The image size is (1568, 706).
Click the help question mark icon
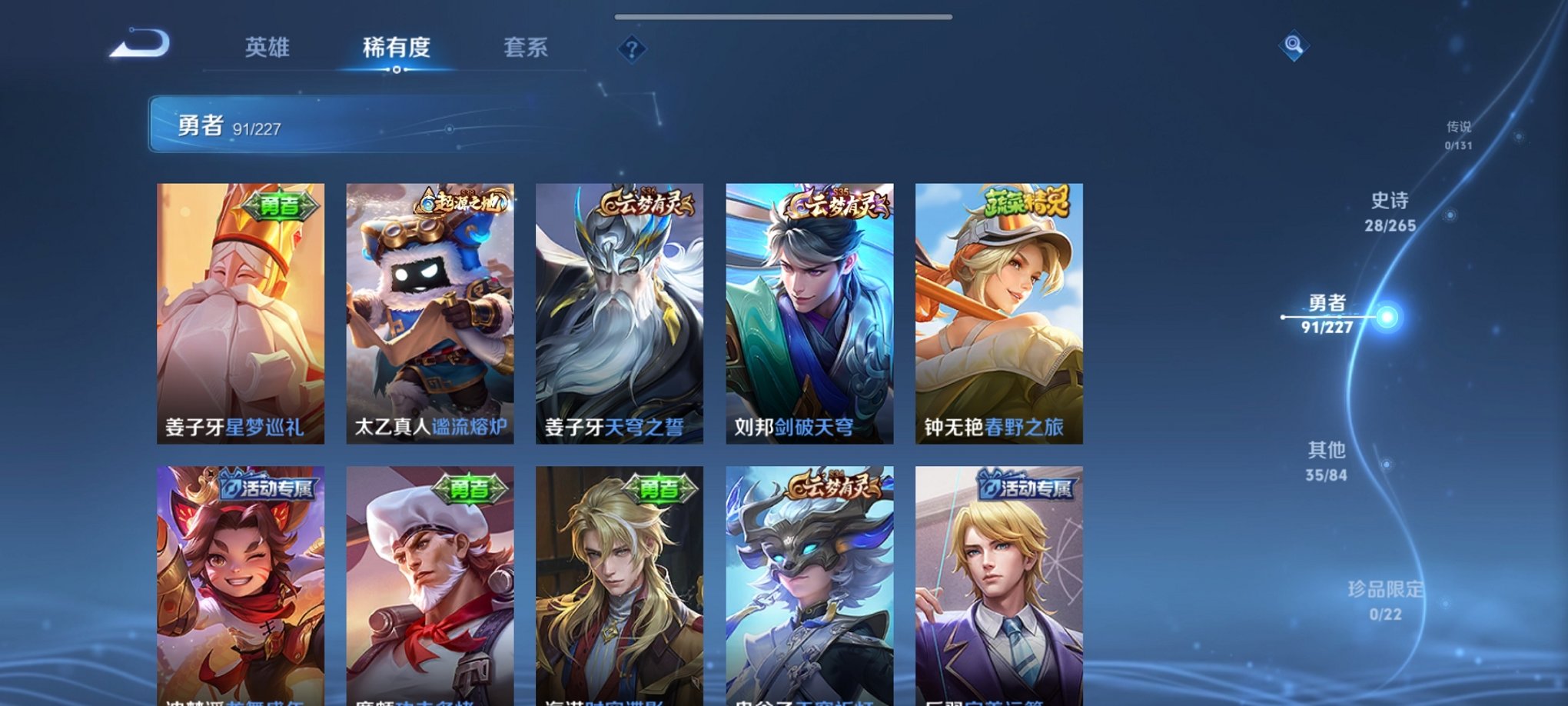[x=632, y=51]
